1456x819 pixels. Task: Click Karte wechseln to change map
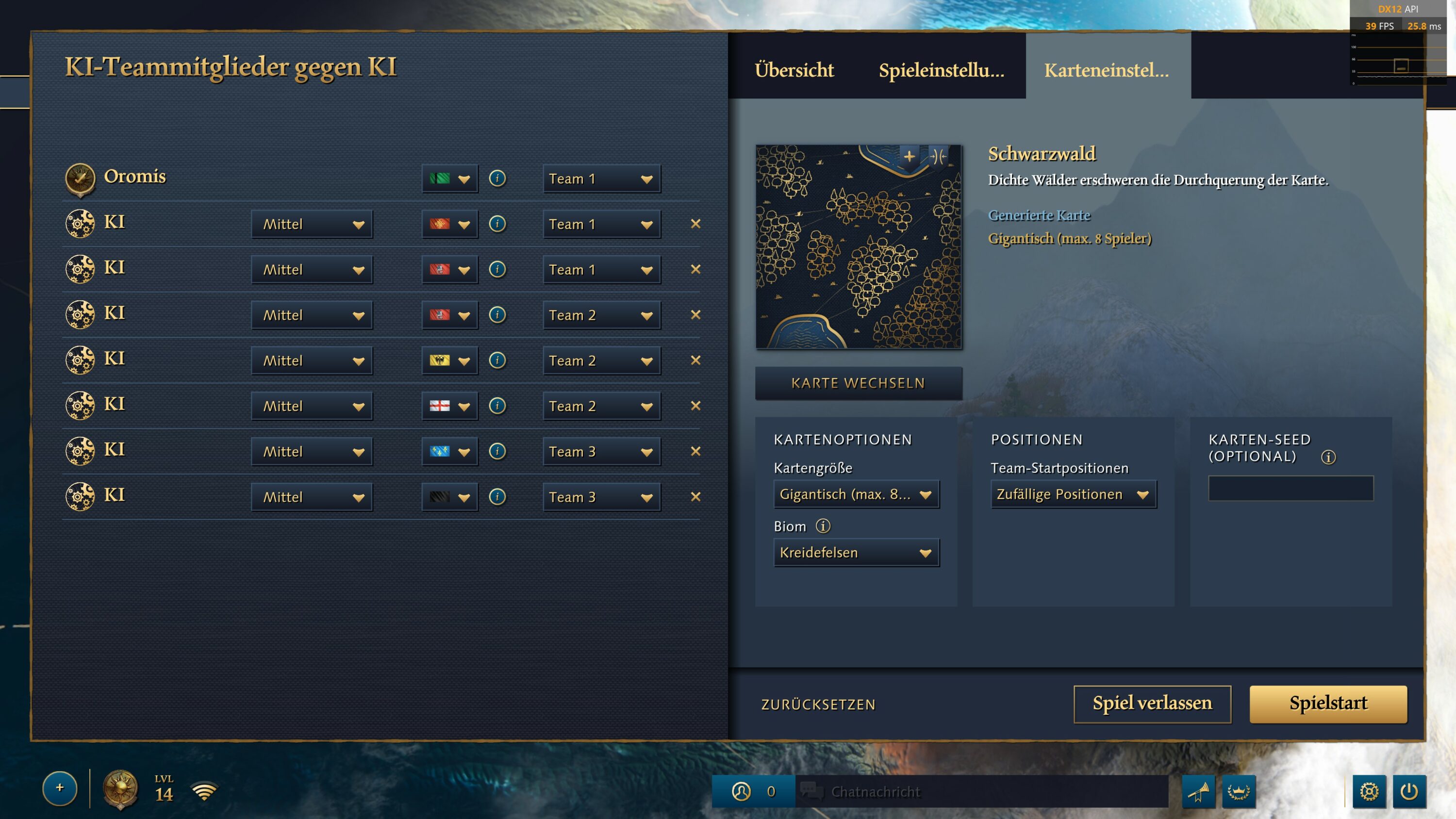[x=858, y=383]
